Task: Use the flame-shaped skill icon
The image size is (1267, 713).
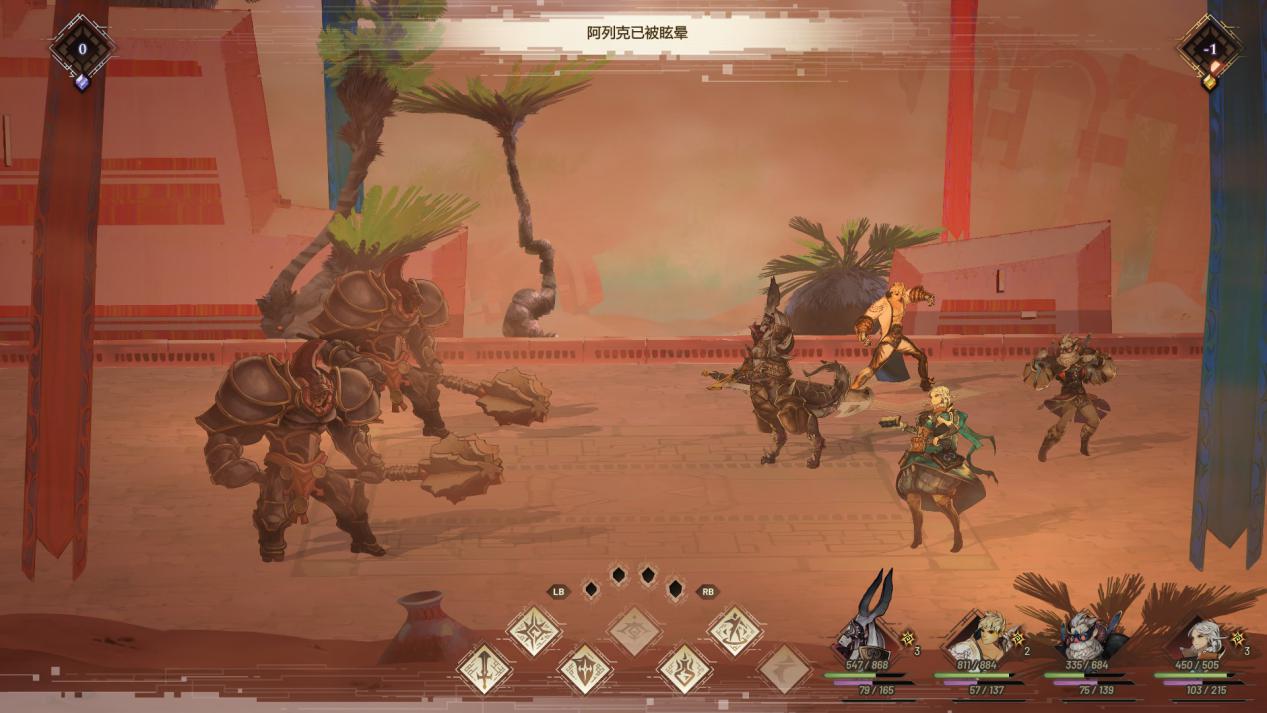Action: point(685,668)
